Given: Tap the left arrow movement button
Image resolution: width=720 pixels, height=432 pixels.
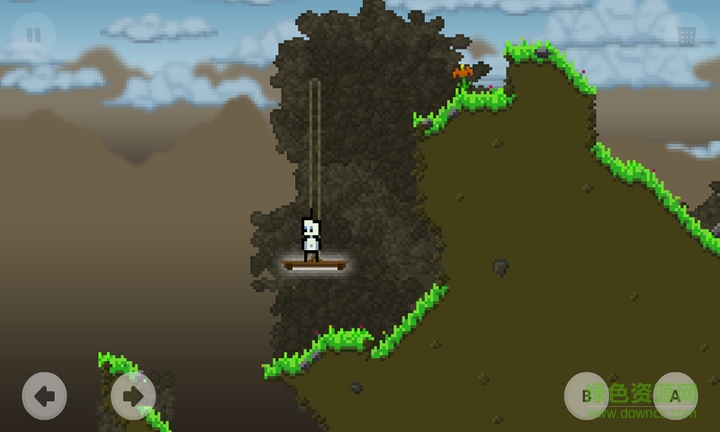Looking at the screenshot, I should click(x=44, y=396).
